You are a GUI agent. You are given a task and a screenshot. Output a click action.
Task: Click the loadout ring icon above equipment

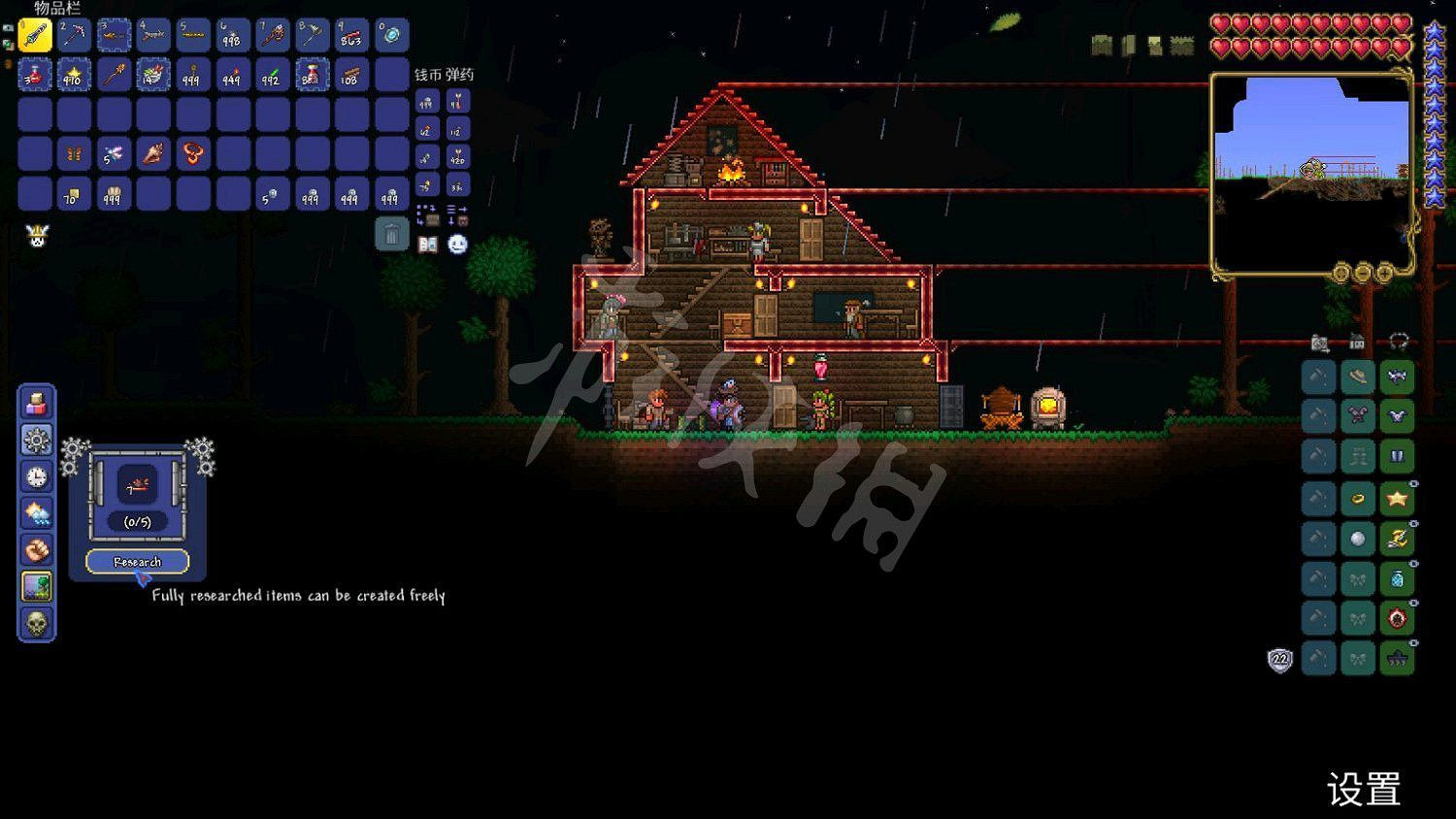pos(1396,340)
